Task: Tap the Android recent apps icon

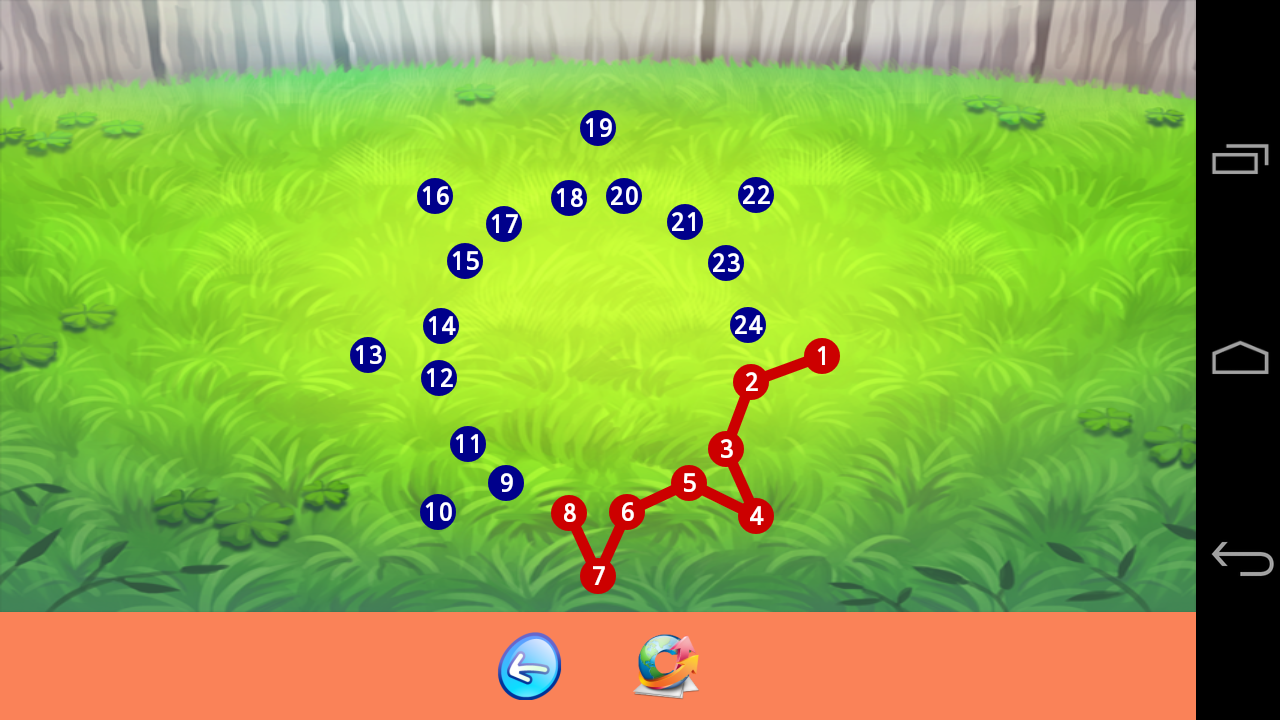Action: click(x=1240, y=158)
